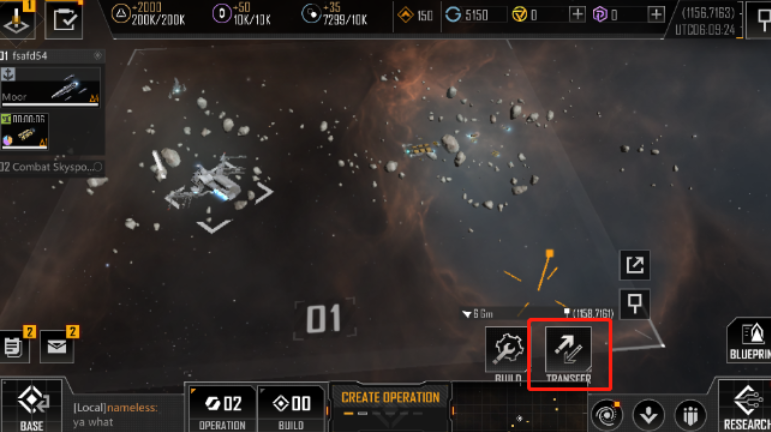Open the three-people alliance button

click(x=690, y=413)
